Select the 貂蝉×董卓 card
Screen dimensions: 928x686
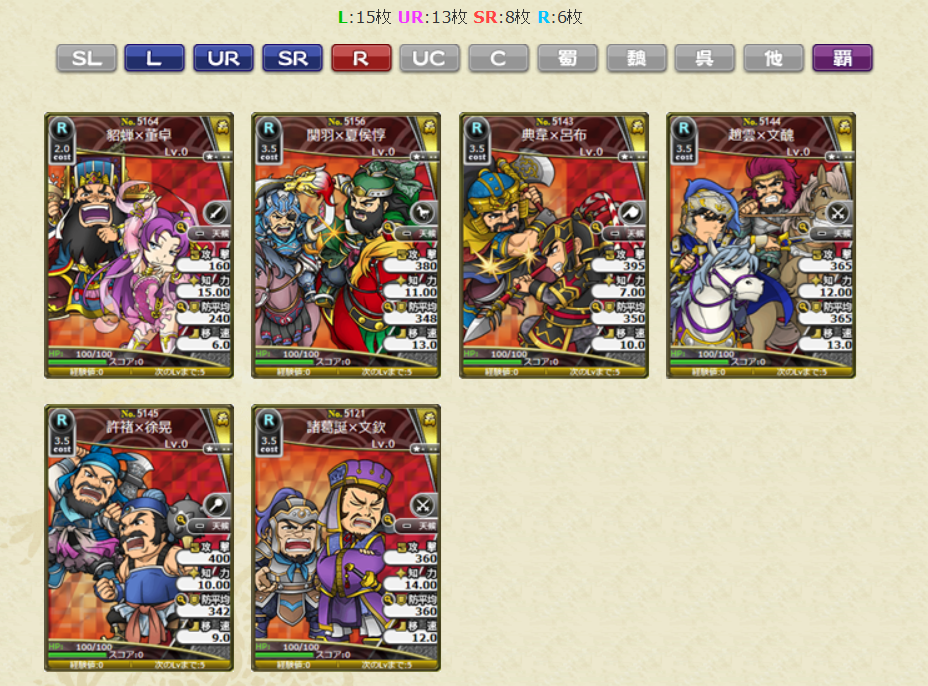point(139,245)
